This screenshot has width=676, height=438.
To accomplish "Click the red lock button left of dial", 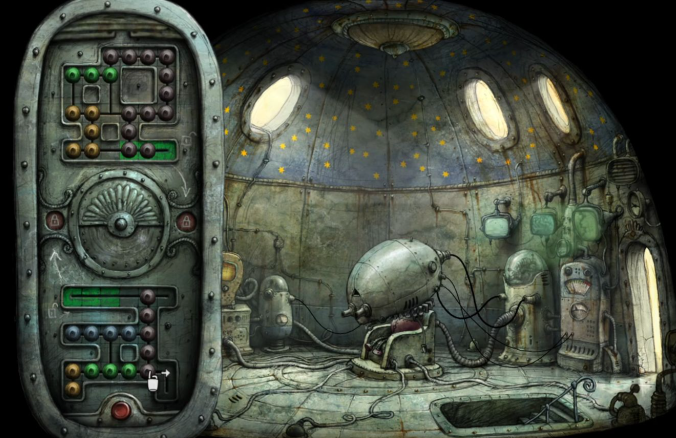I will point(55,220).
